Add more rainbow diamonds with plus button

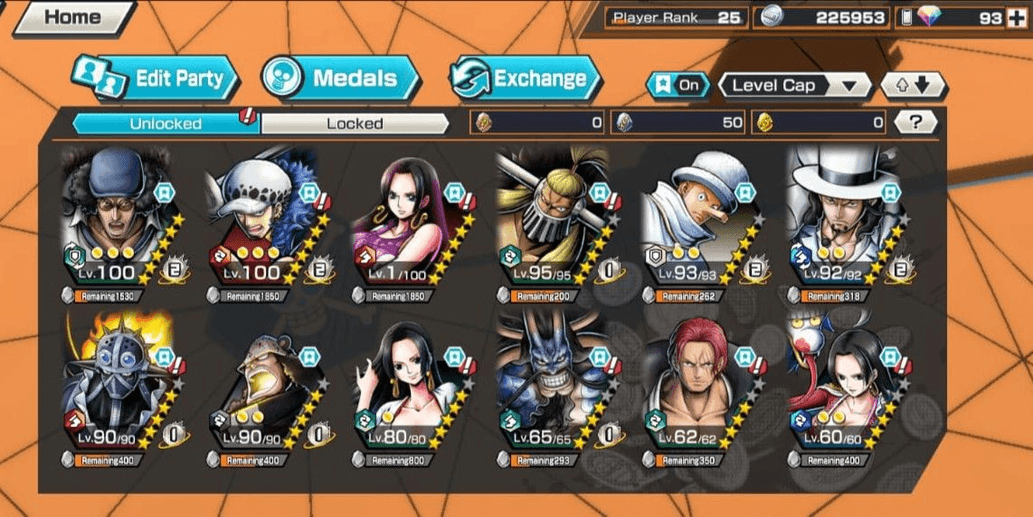point(1017,17)
